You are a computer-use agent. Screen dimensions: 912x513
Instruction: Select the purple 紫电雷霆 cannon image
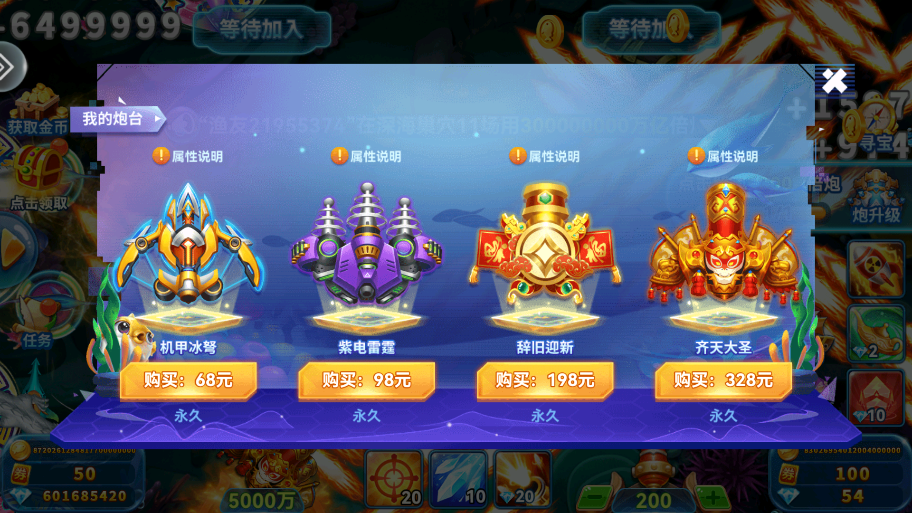pyautogui.click(x=366, y=245)
